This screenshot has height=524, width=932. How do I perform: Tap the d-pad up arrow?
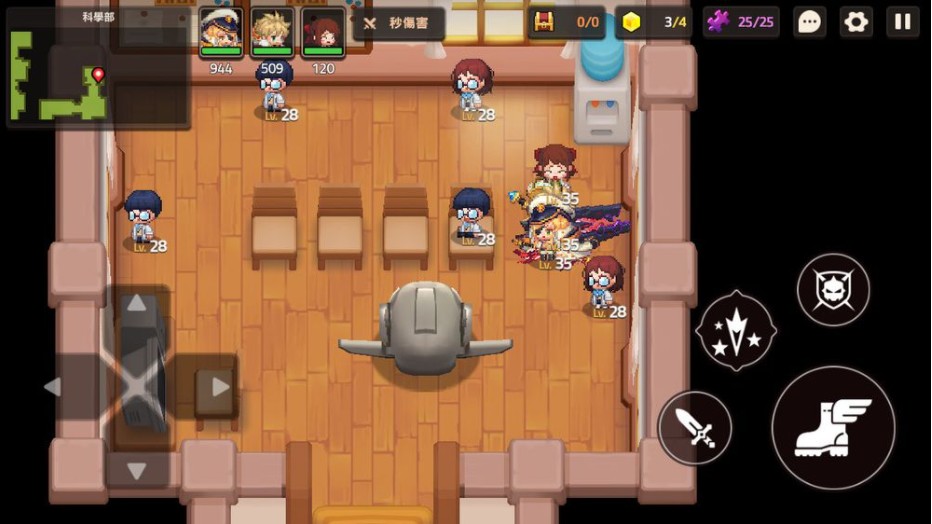pyautogui.click(x=137, y=305)
